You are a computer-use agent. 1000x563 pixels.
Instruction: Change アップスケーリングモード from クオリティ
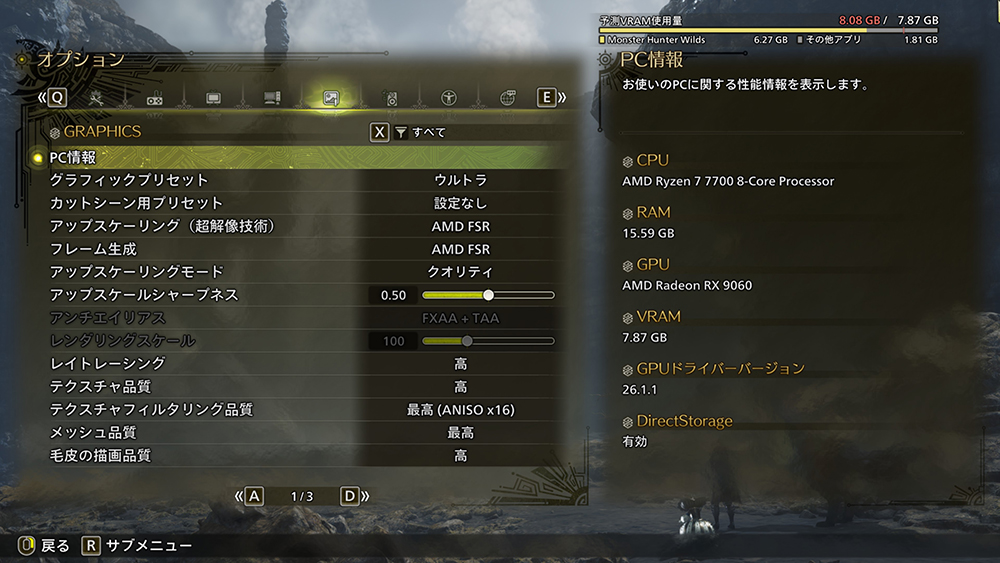tap(460, 272)
